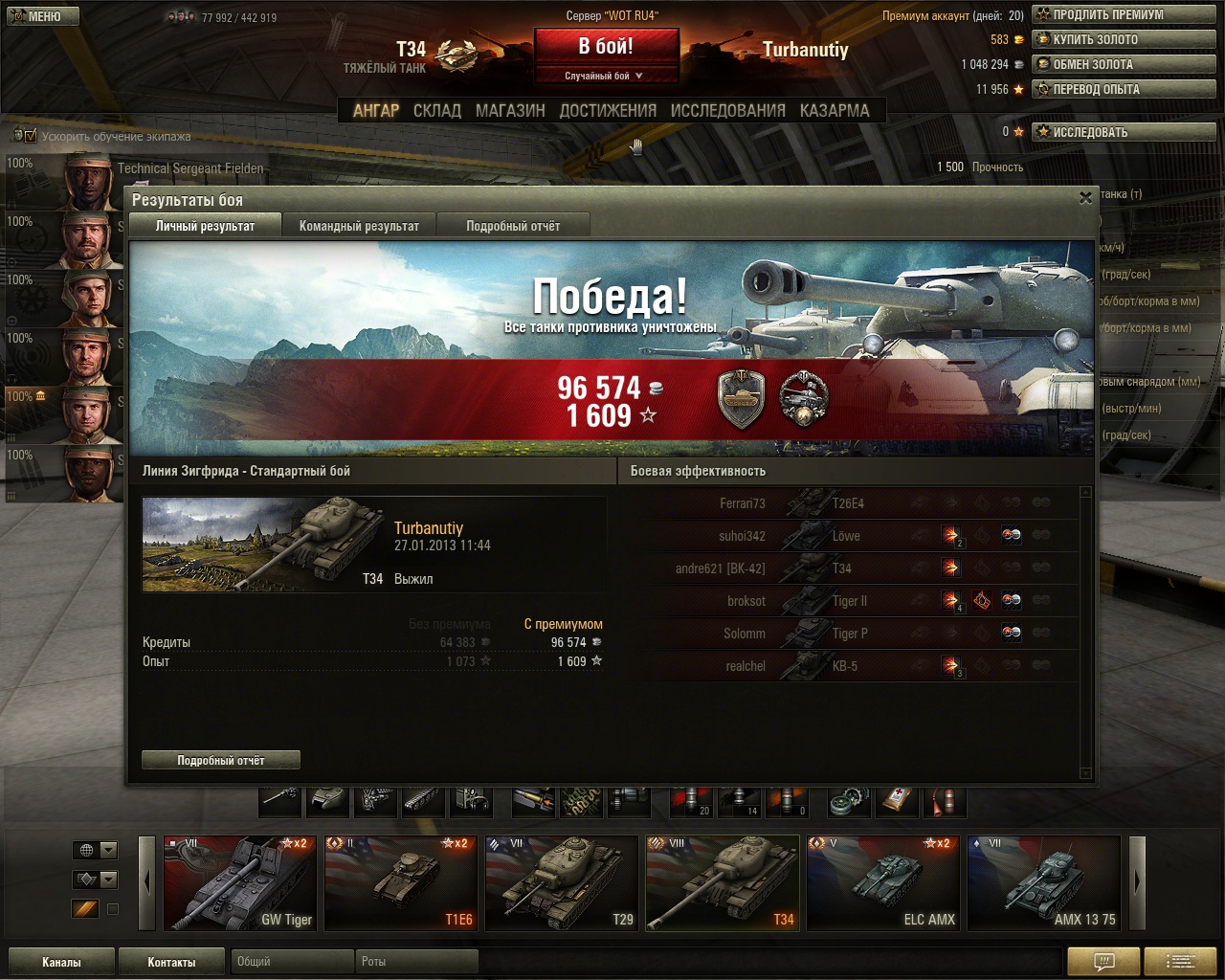Image resolution: width=1225 pixels, height=980 pixels.
Task: Close the Результаты боя window
Action: 1085,198
